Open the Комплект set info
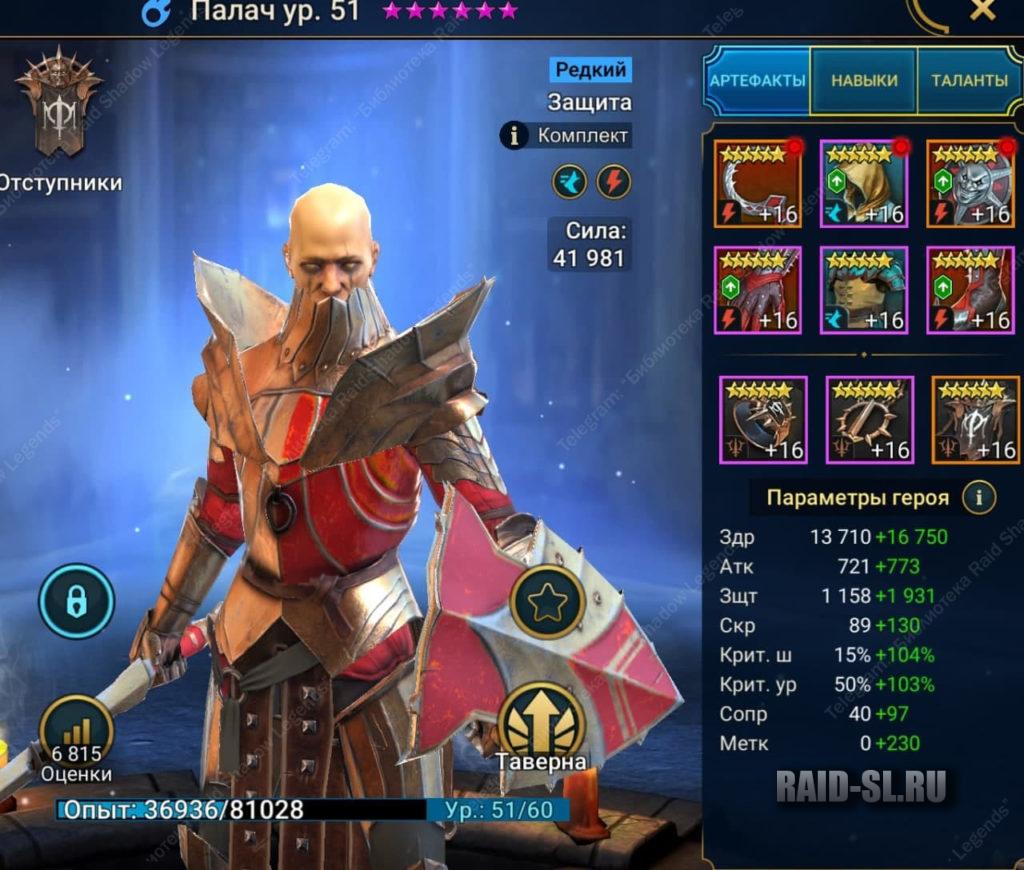This screenshot has height=870, width=1024. [566, 135]
